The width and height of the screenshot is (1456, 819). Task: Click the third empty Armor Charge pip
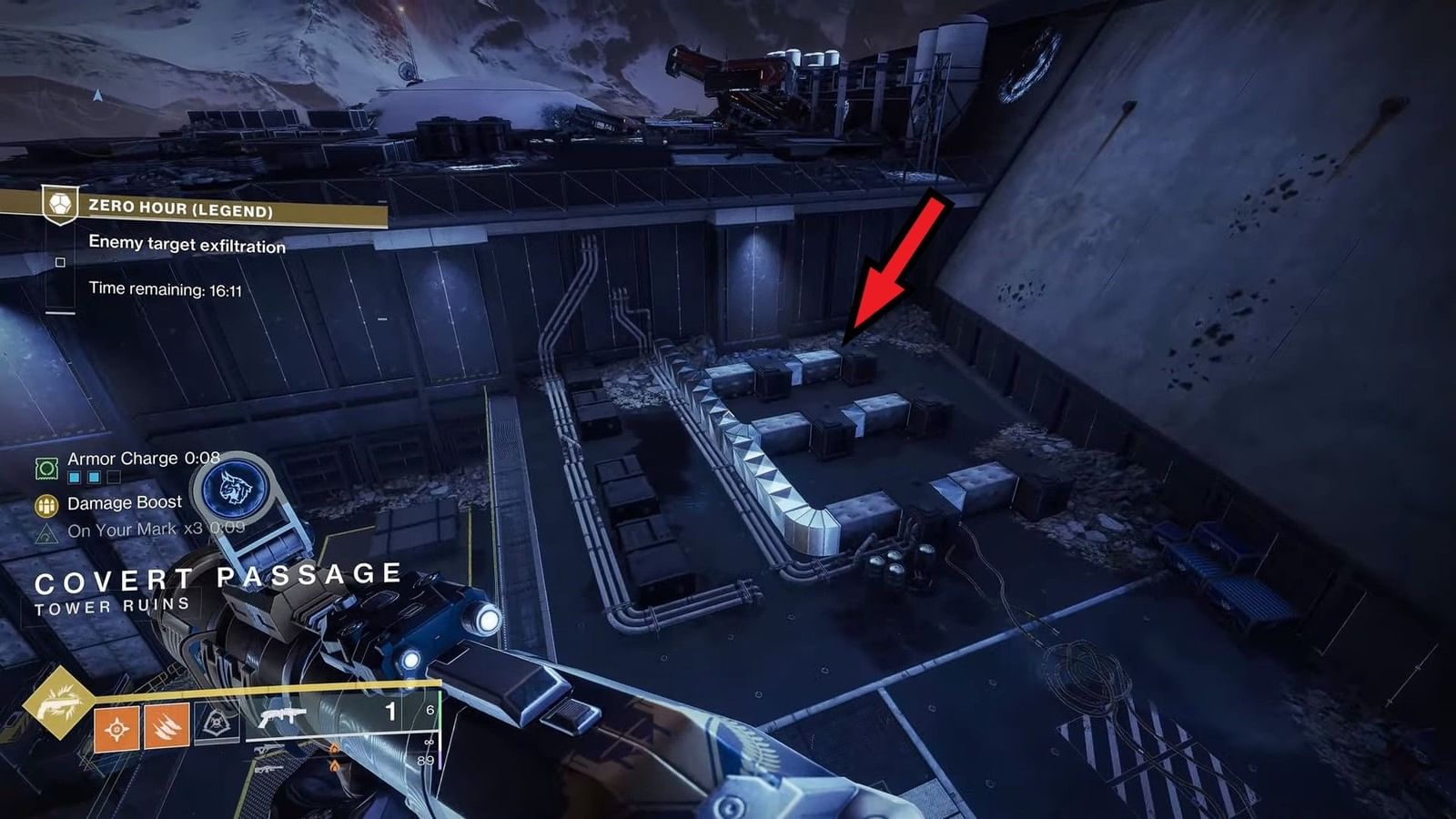tap(113, 478)
